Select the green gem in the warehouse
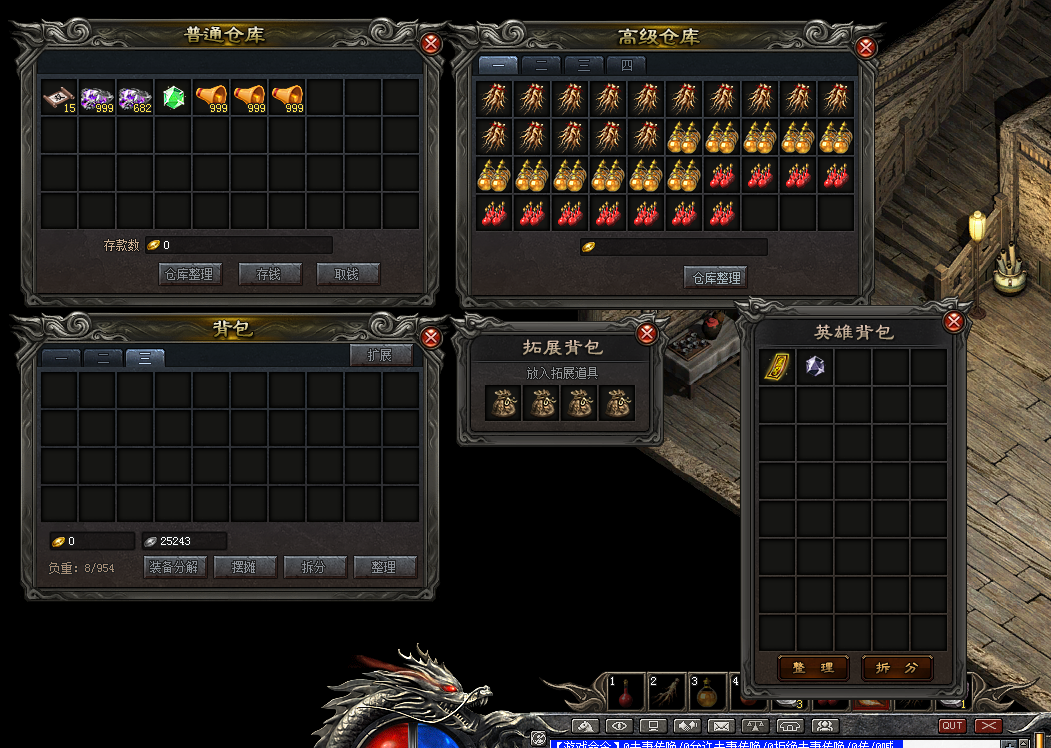 pos(174,97)
